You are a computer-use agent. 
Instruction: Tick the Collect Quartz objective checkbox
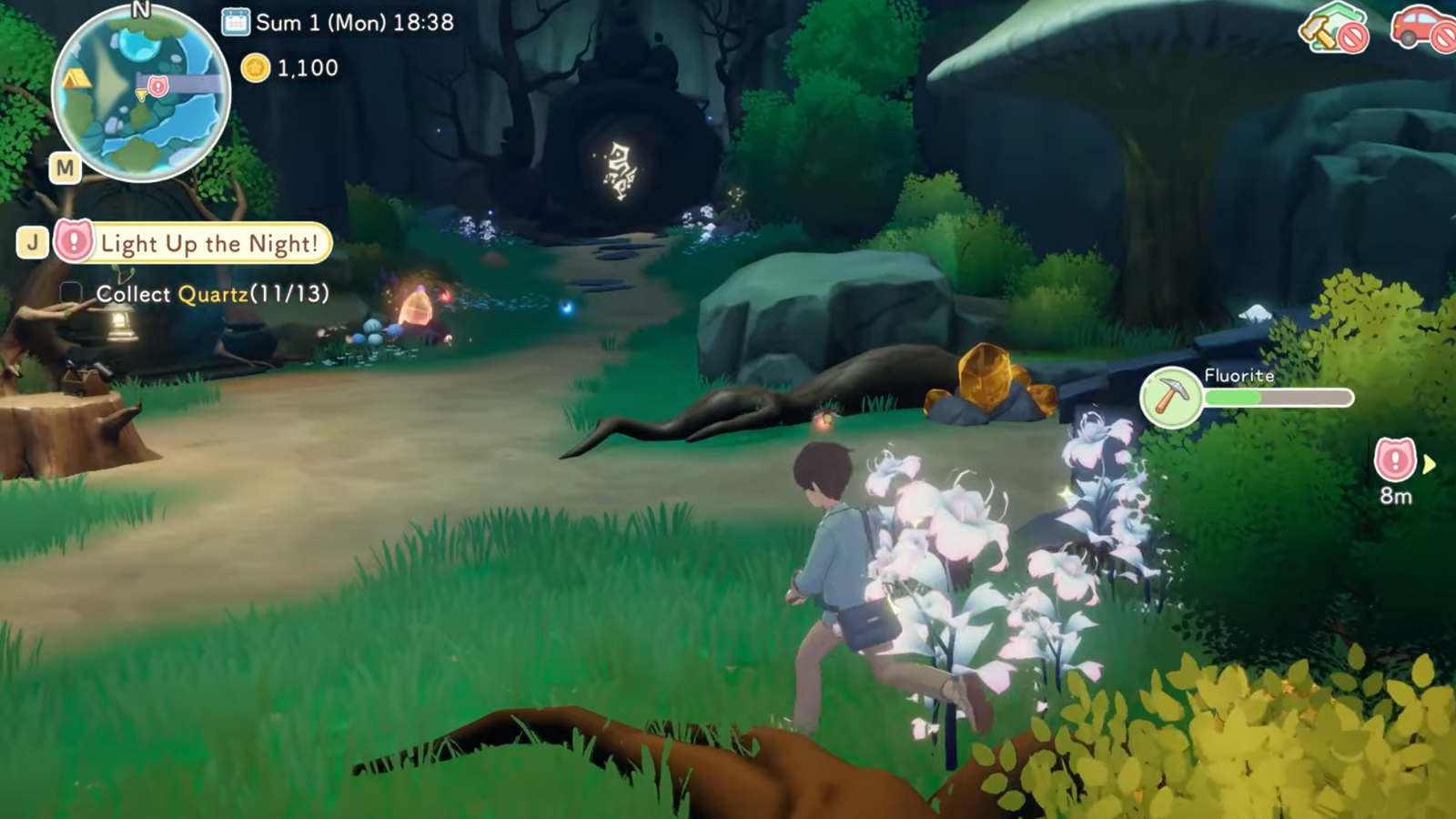pos(71,293)
